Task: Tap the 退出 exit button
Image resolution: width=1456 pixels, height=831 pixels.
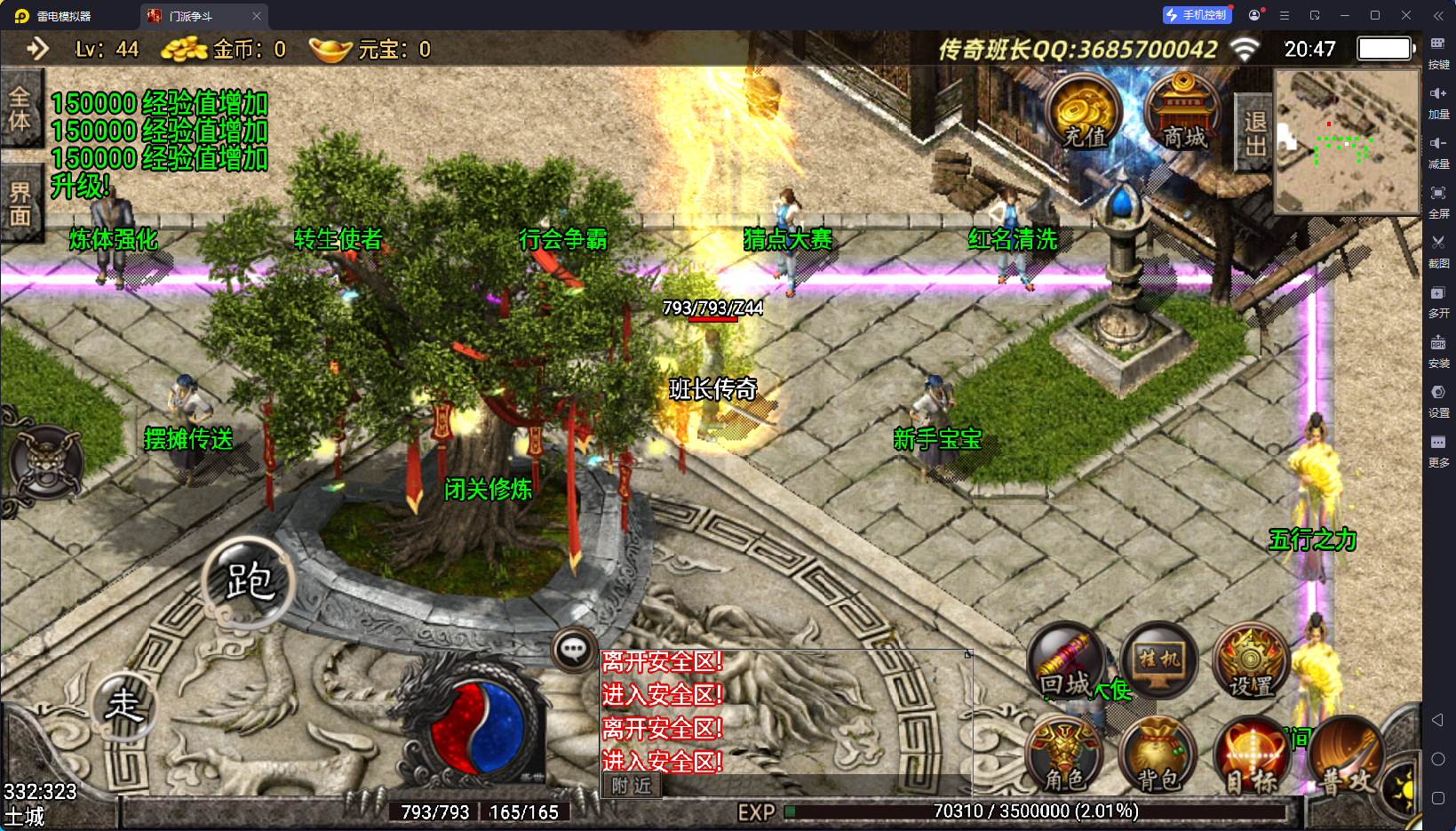Action: pos(1254,132)
